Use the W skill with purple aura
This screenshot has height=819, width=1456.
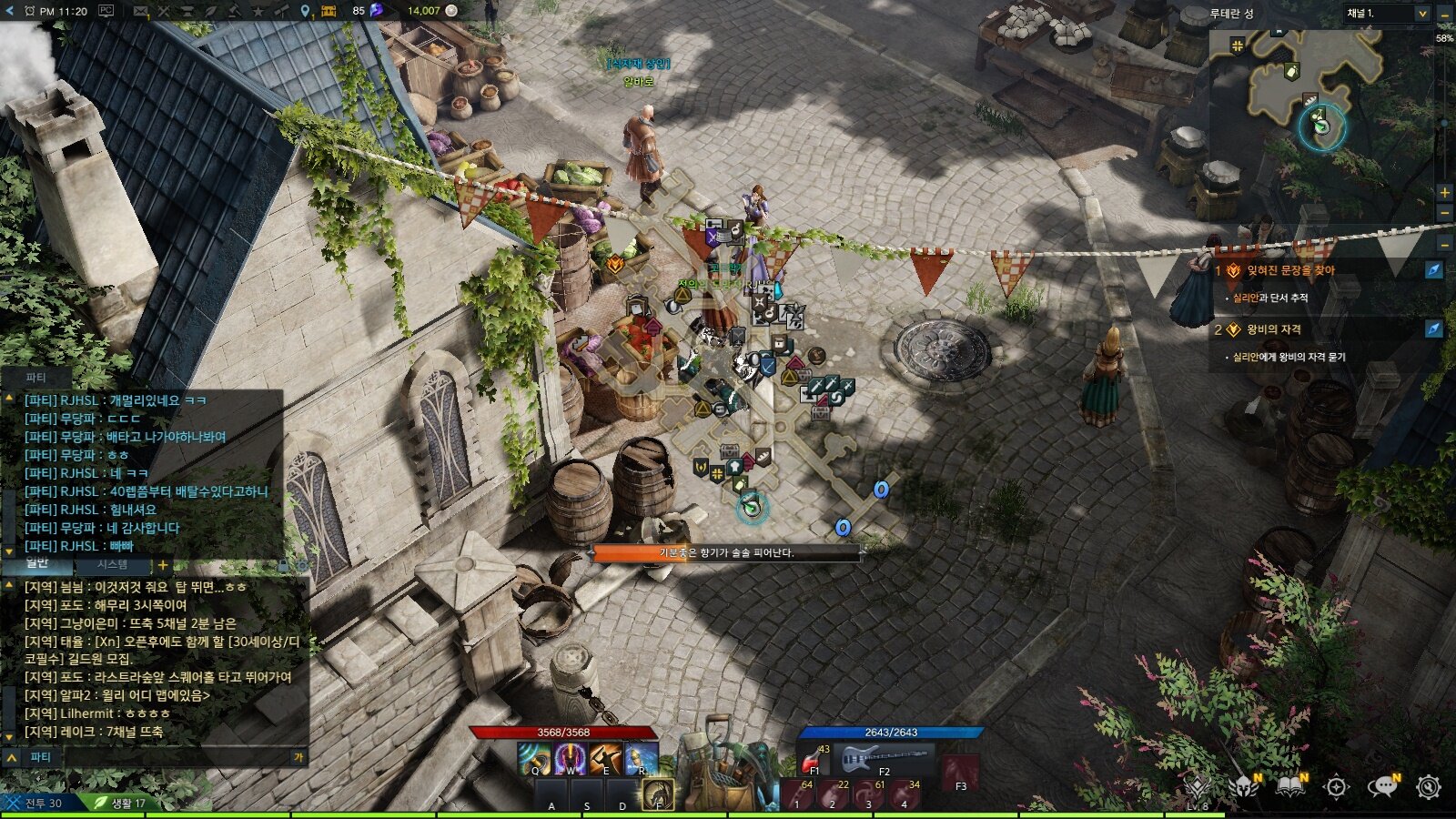570,758
